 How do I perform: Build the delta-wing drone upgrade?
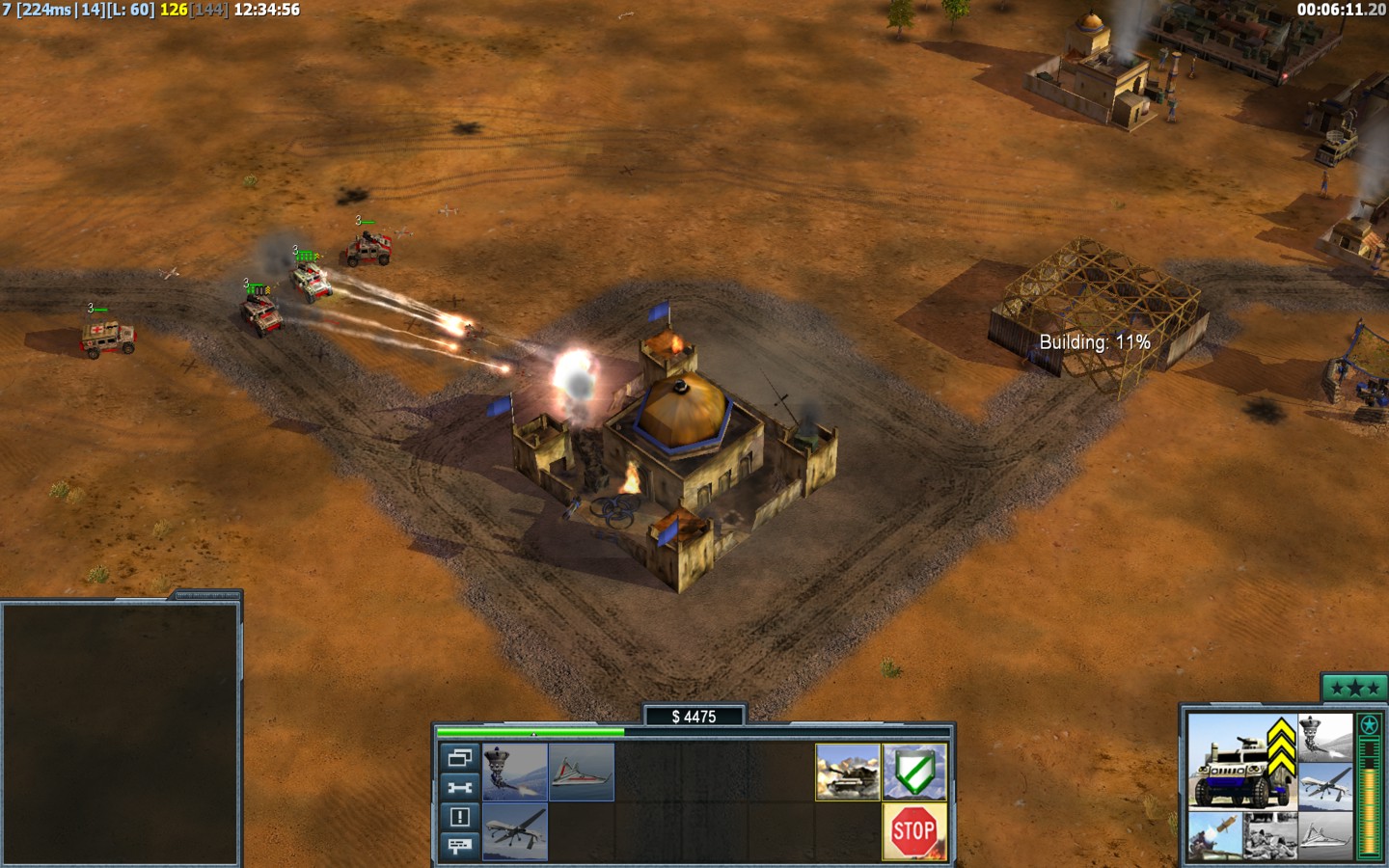coord(582,772)
